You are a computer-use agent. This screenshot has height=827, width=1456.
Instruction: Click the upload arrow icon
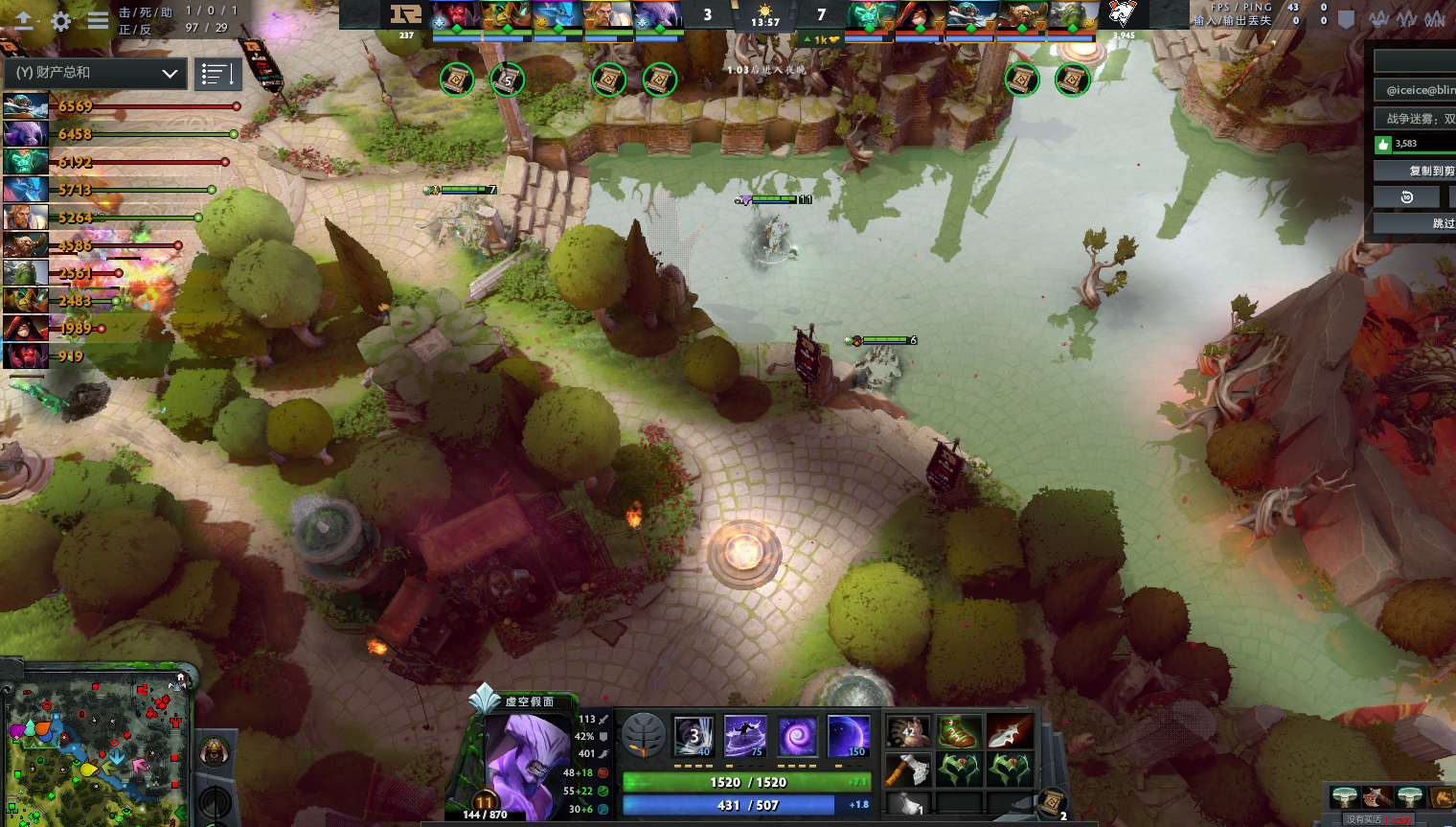coord(23,21)
